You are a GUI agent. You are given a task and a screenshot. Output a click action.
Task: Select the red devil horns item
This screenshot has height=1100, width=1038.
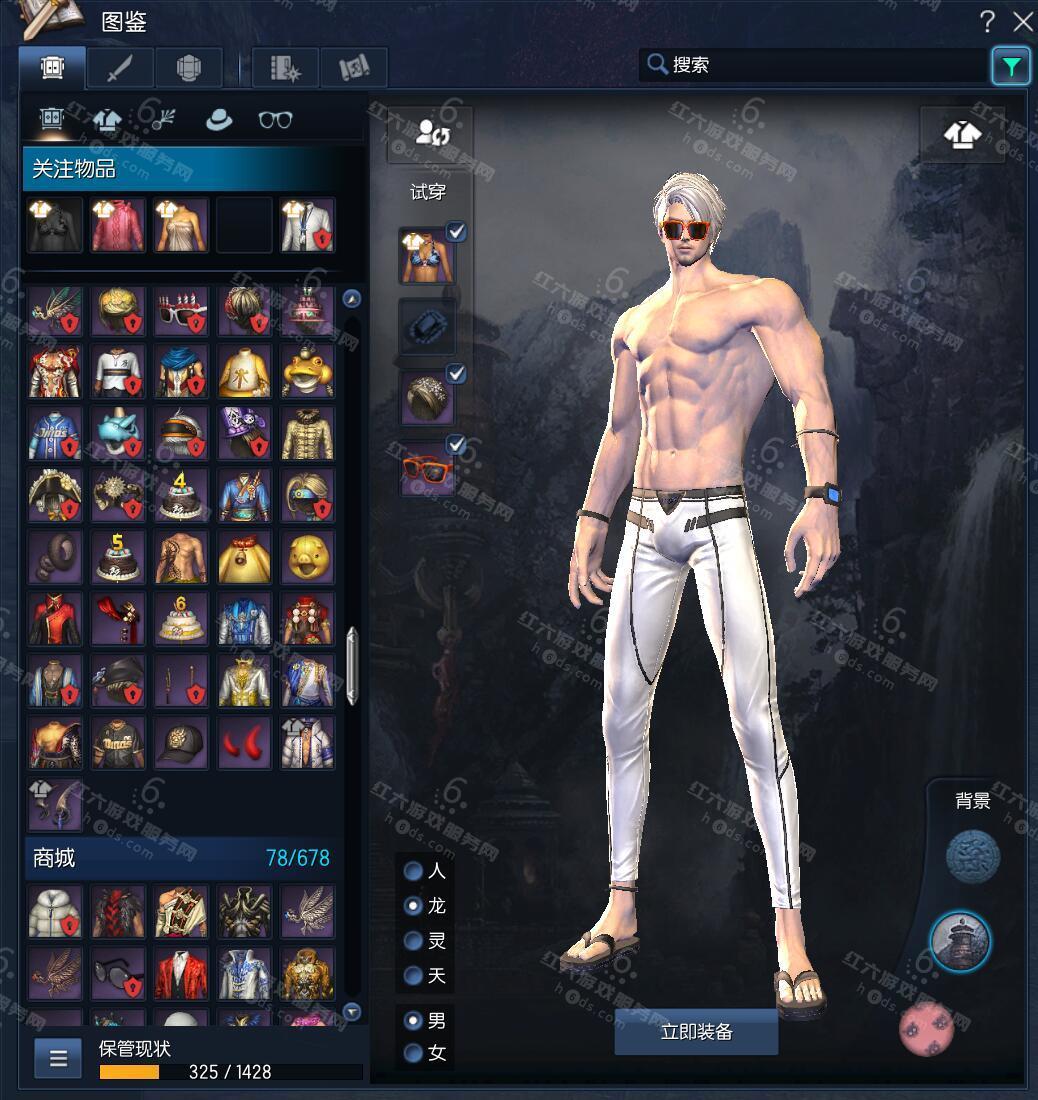point(244,741)
